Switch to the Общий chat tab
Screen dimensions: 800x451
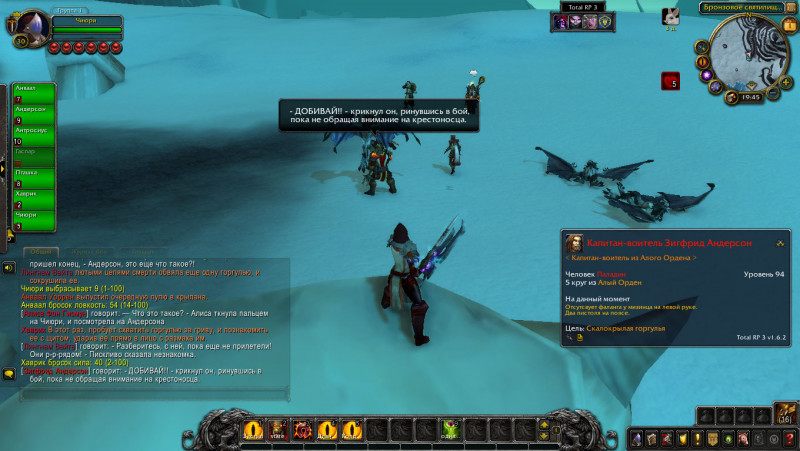[41, 252]
